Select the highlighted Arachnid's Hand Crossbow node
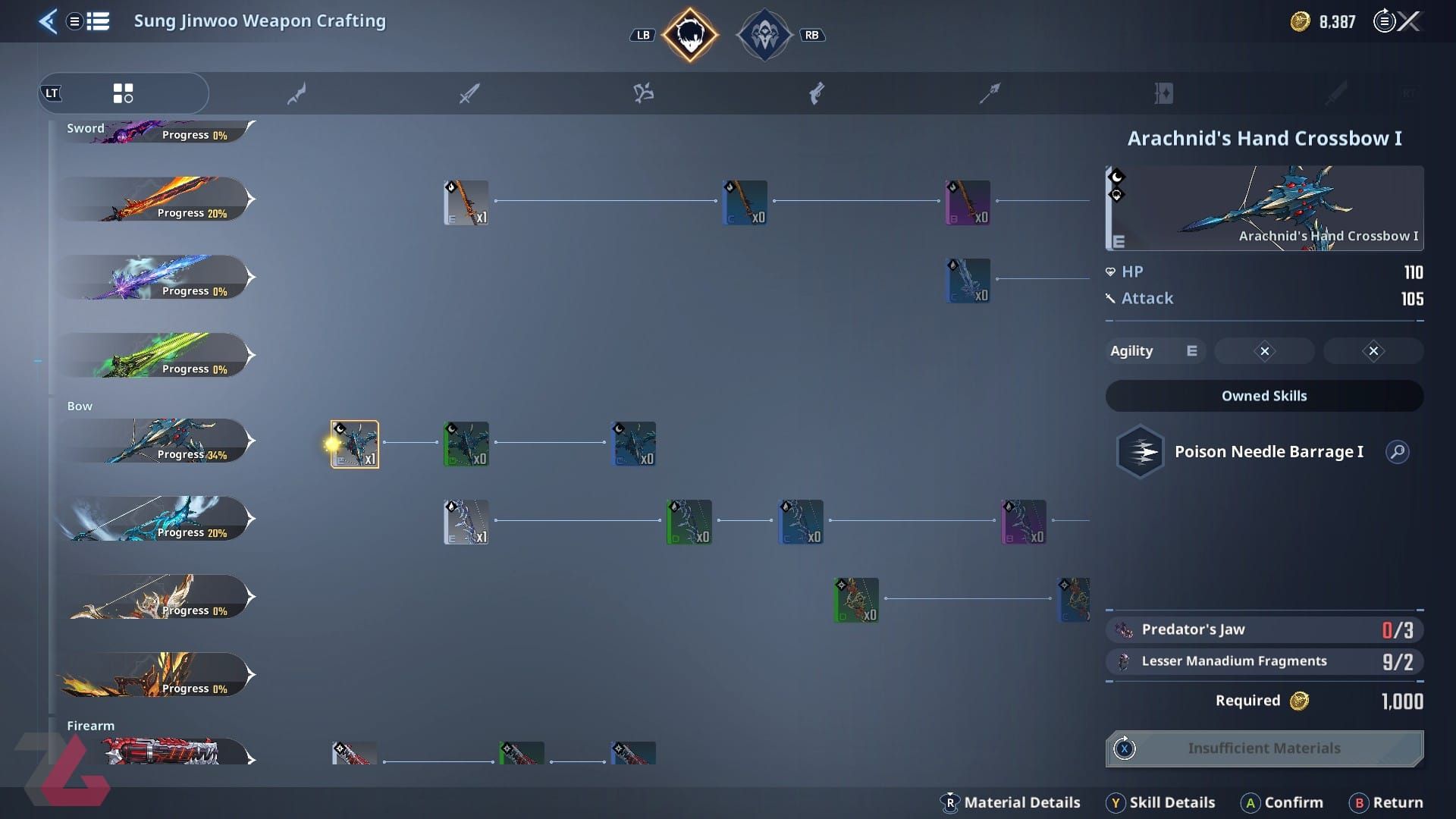This screenshot has height=819, width=1456. click(x=354, y=444)
